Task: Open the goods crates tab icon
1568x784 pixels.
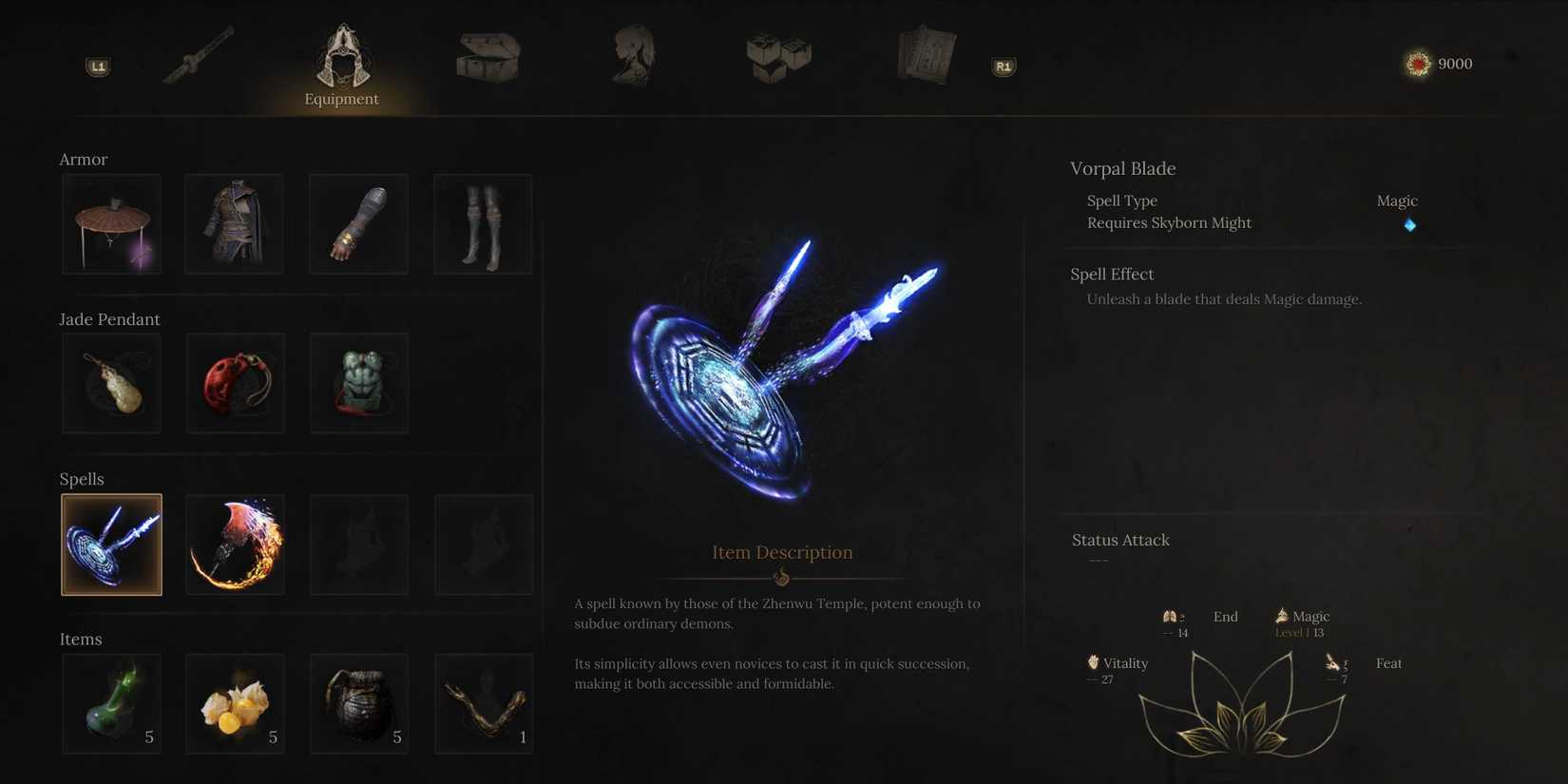Action: tap(777, 57)
